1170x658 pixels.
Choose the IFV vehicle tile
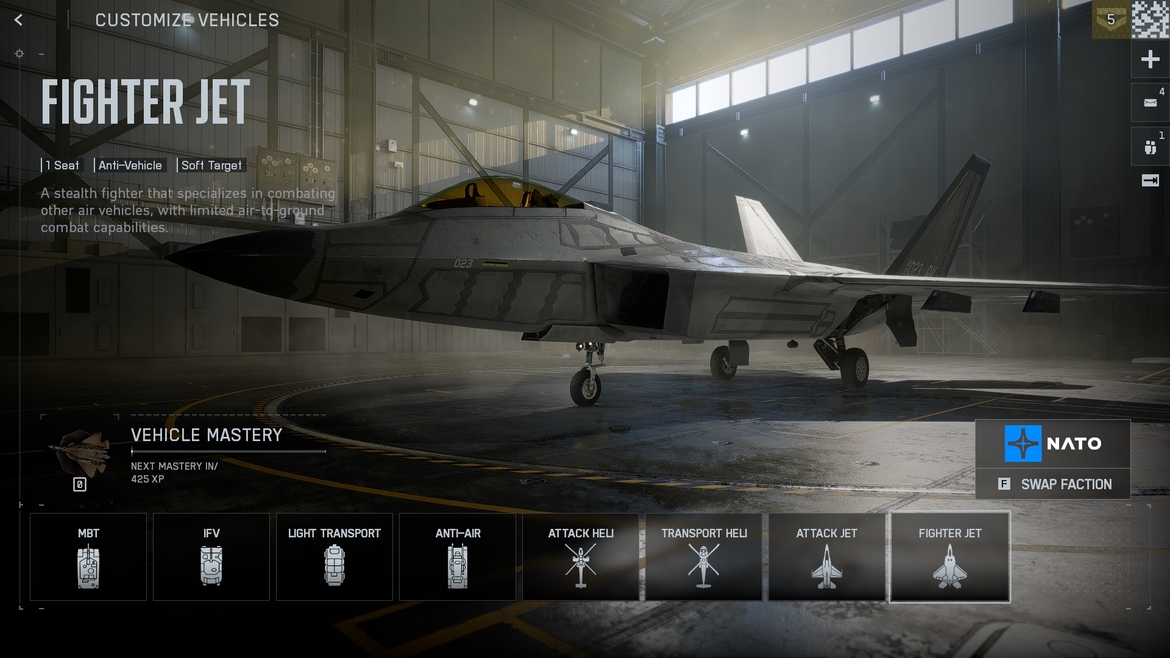[x=211, y=557]
